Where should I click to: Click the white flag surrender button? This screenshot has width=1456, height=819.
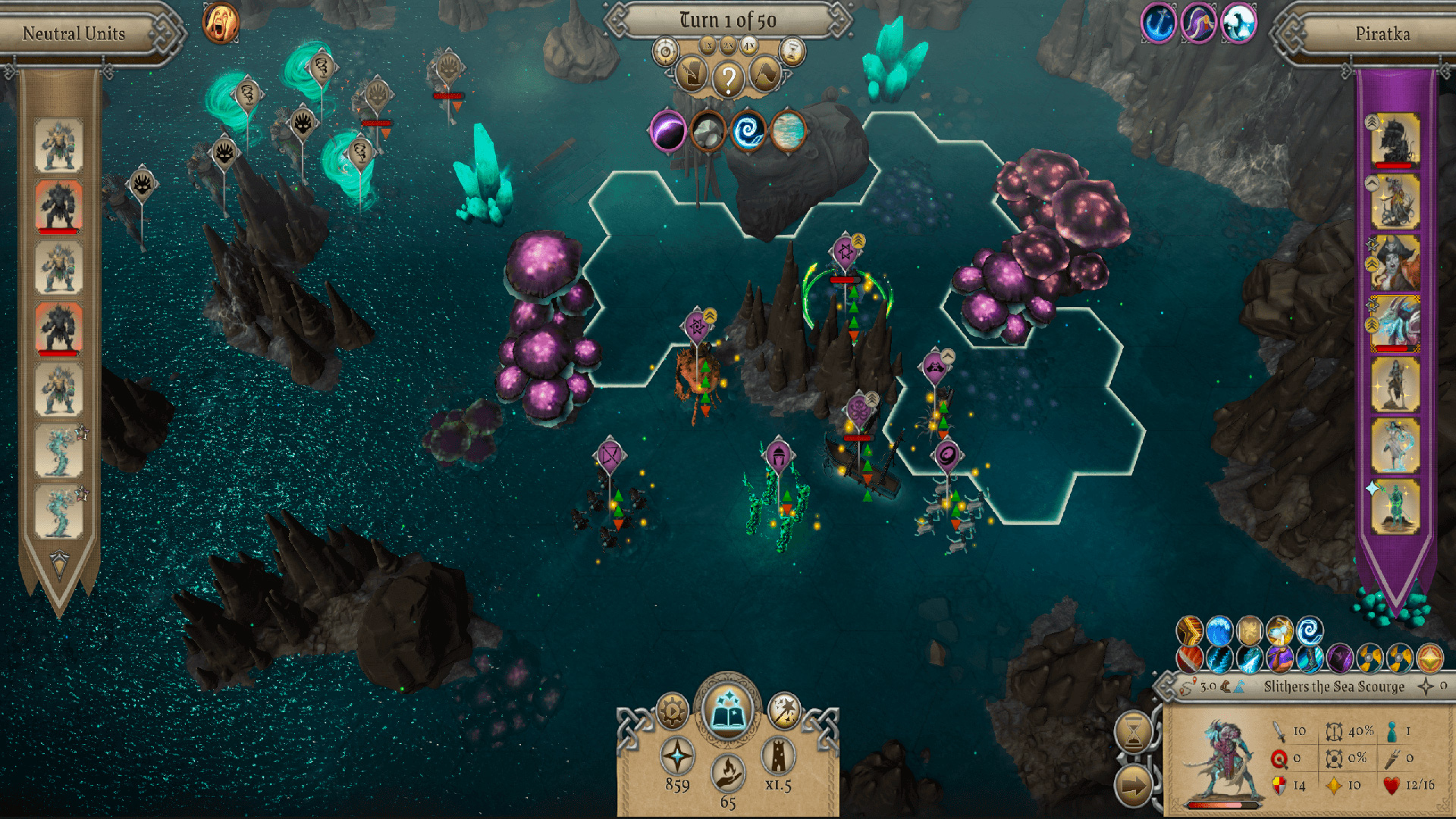pyautogui.click(x=764, y=75)
